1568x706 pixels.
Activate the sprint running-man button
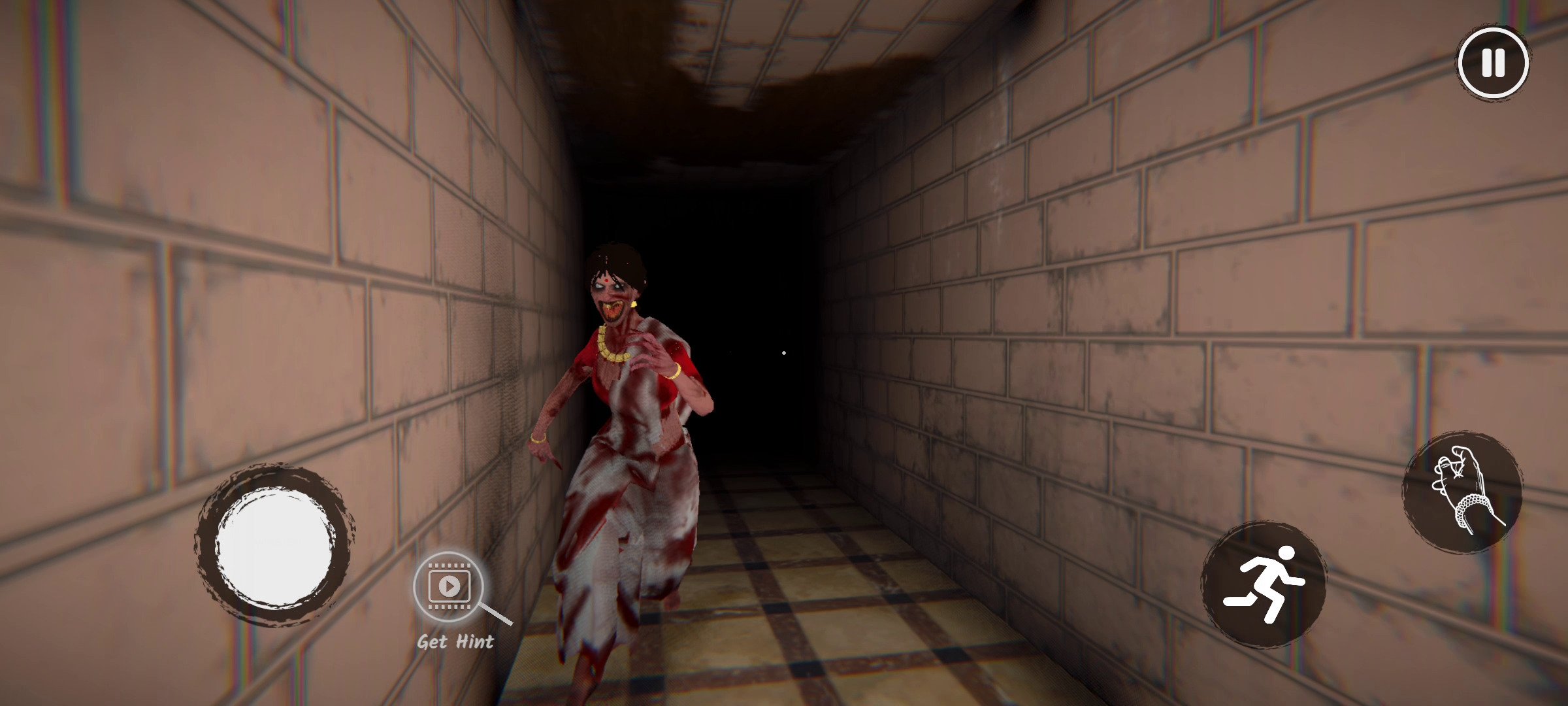tap(1264, 583)
